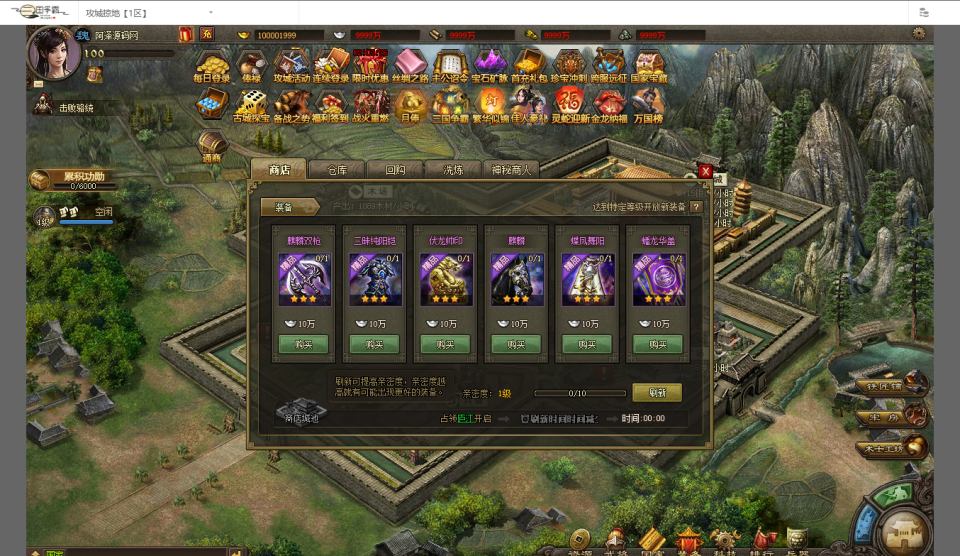Switch to the 仓库 warehouse tab
Viewport: 960px width, 556px height.
coord(337,170)
